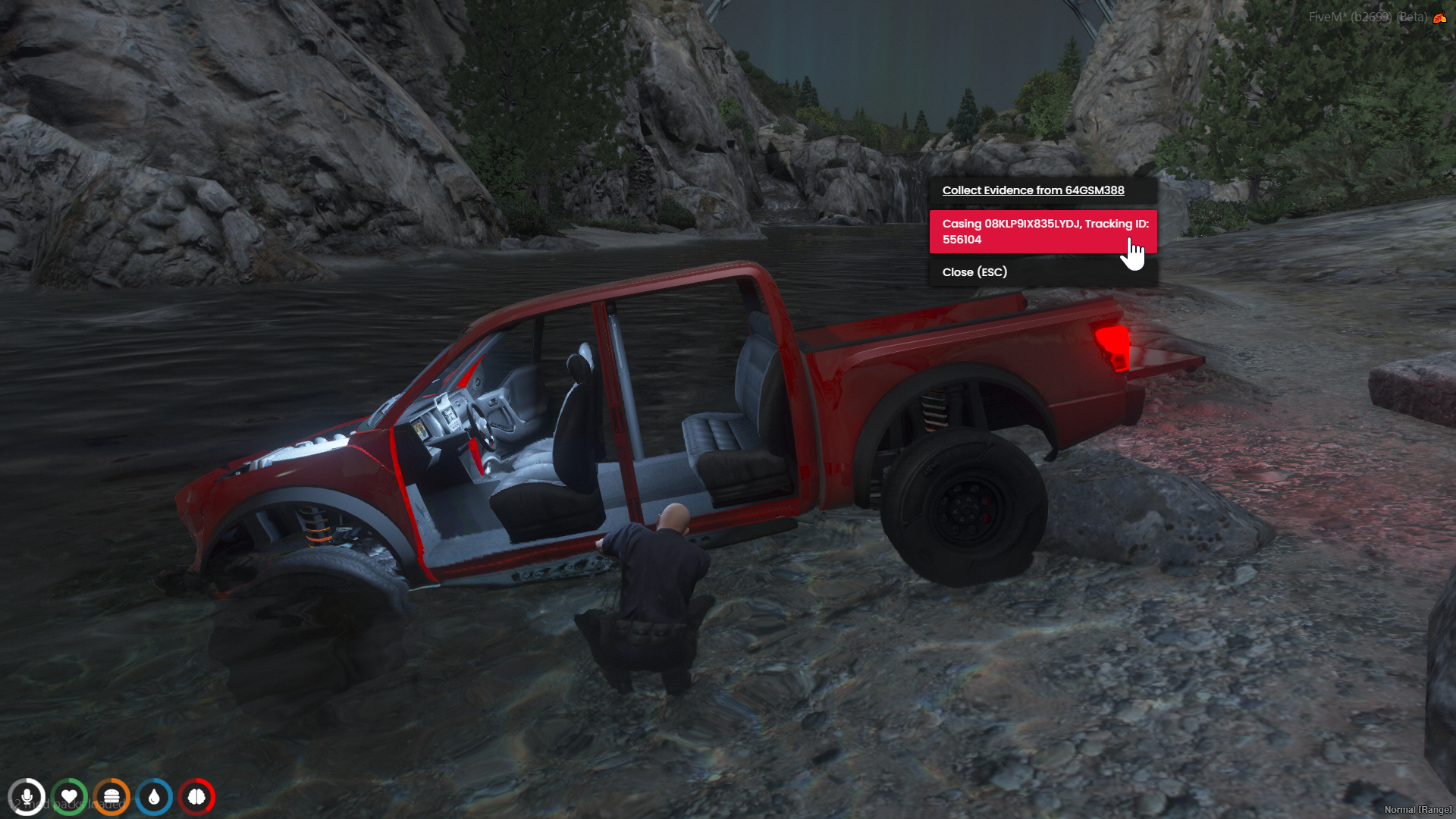Click the orange burger hunger icon
1456x819 pixels.
111,797
